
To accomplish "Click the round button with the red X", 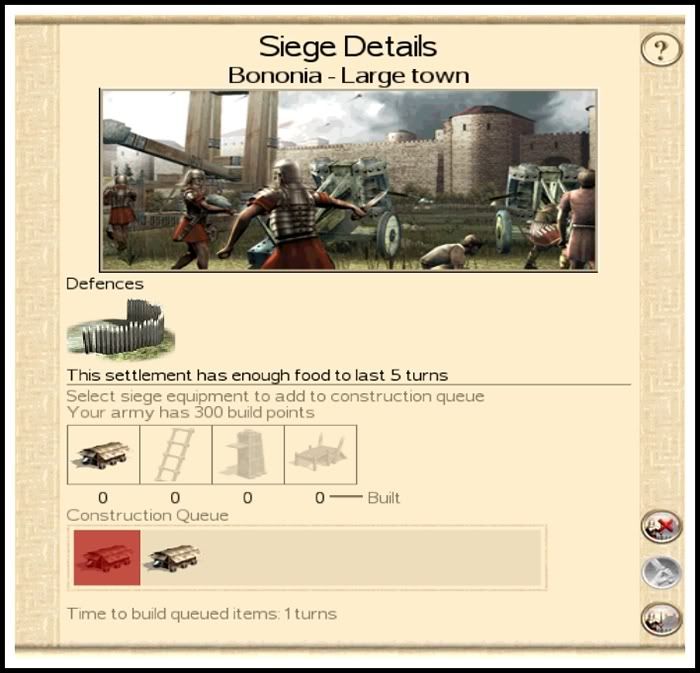I will tap(660, 525).
